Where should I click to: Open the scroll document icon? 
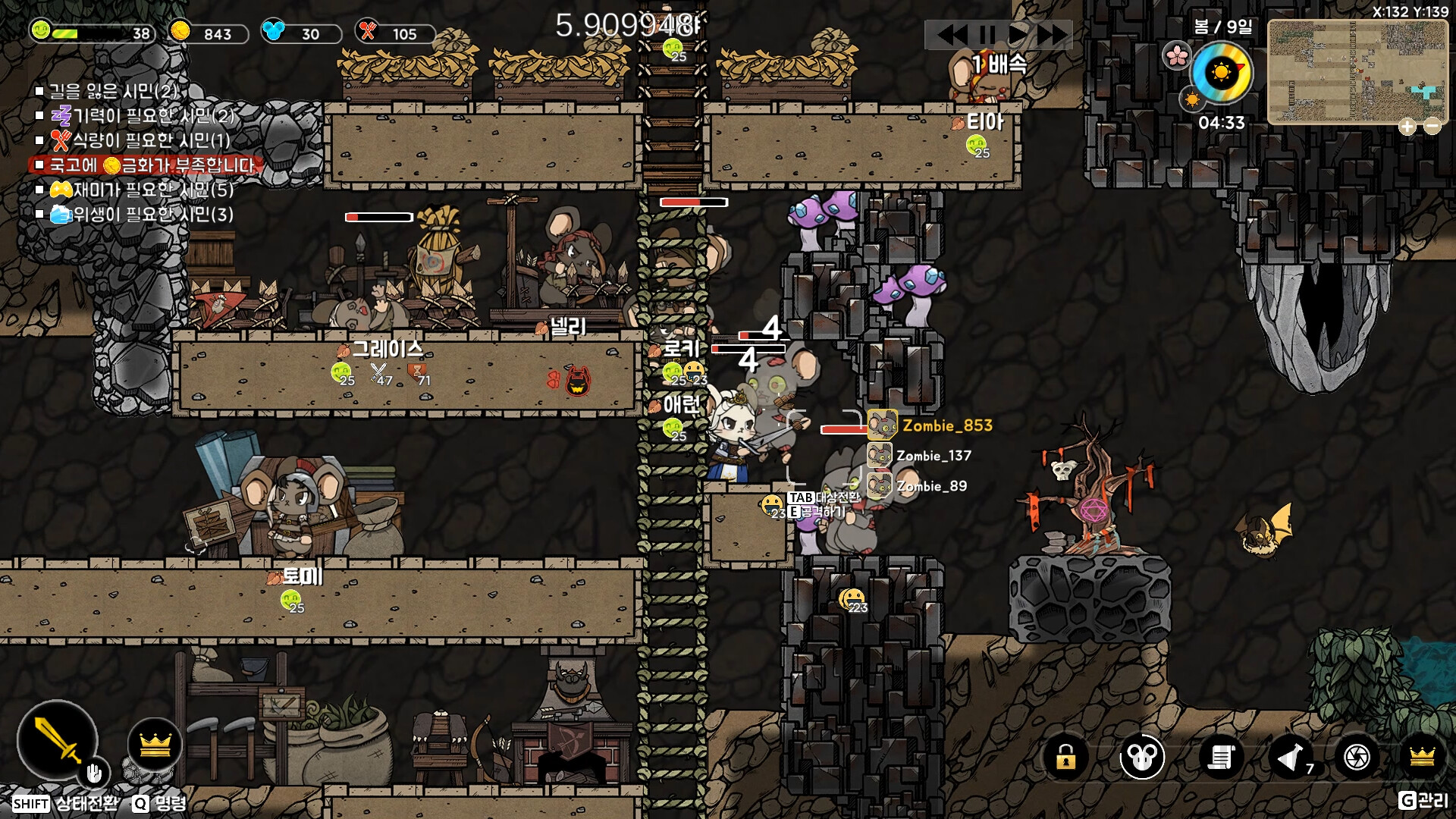1221,757
